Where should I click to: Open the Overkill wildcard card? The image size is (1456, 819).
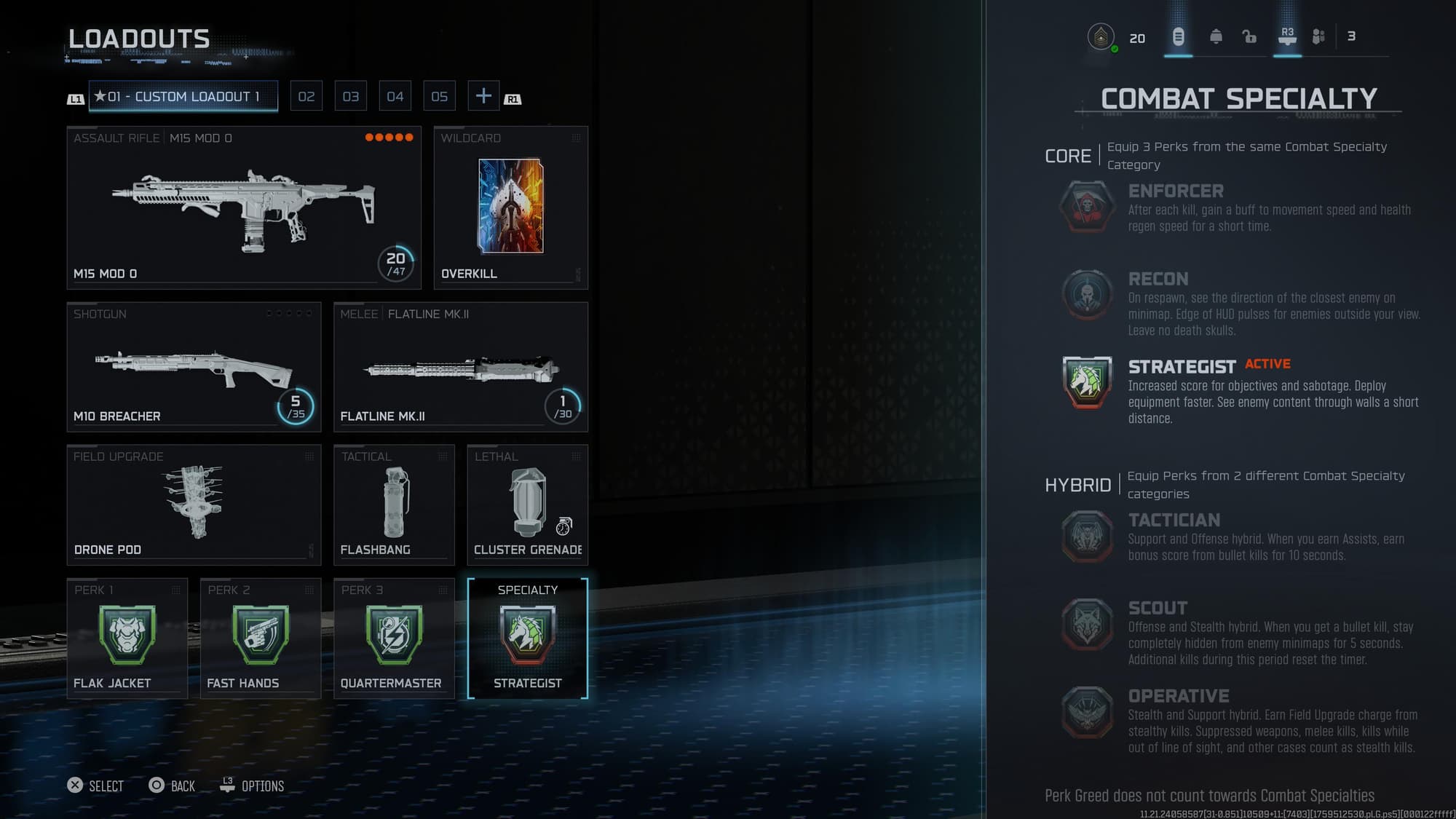coord(511,206)
